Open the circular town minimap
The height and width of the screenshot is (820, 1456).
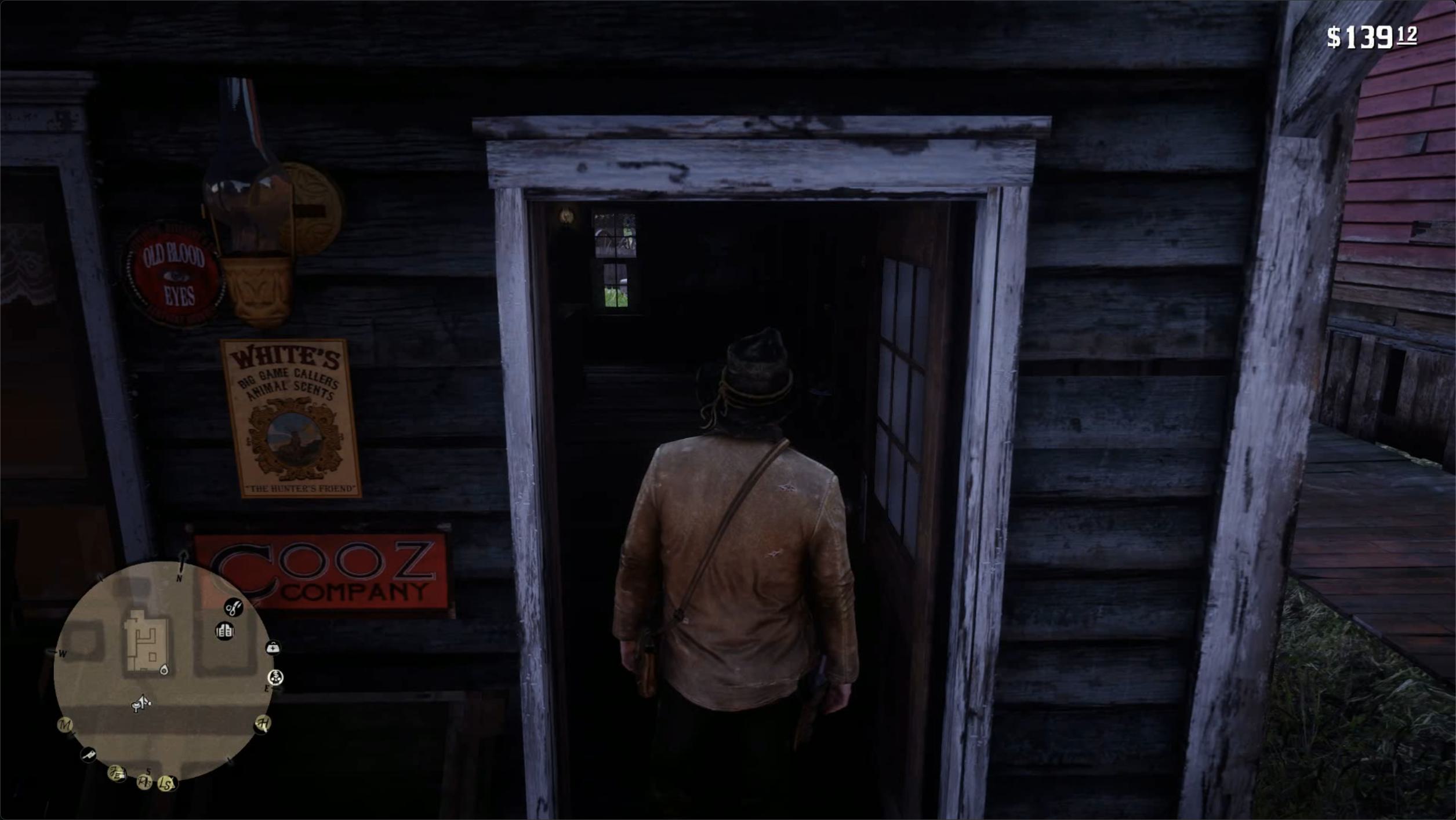(x=163, y=670)
